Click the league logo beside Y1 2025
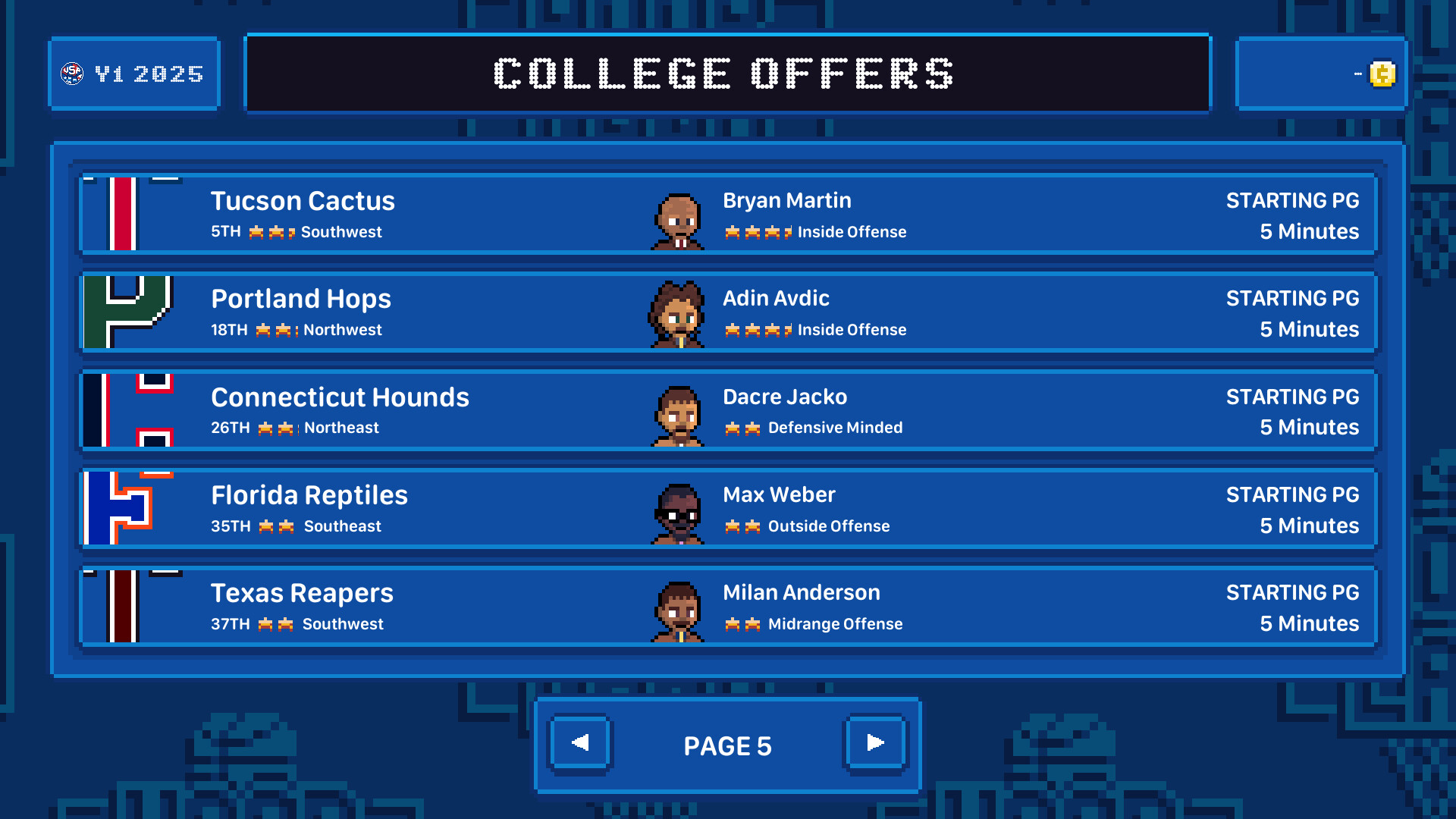The image size is (1456, 819). 72,73
